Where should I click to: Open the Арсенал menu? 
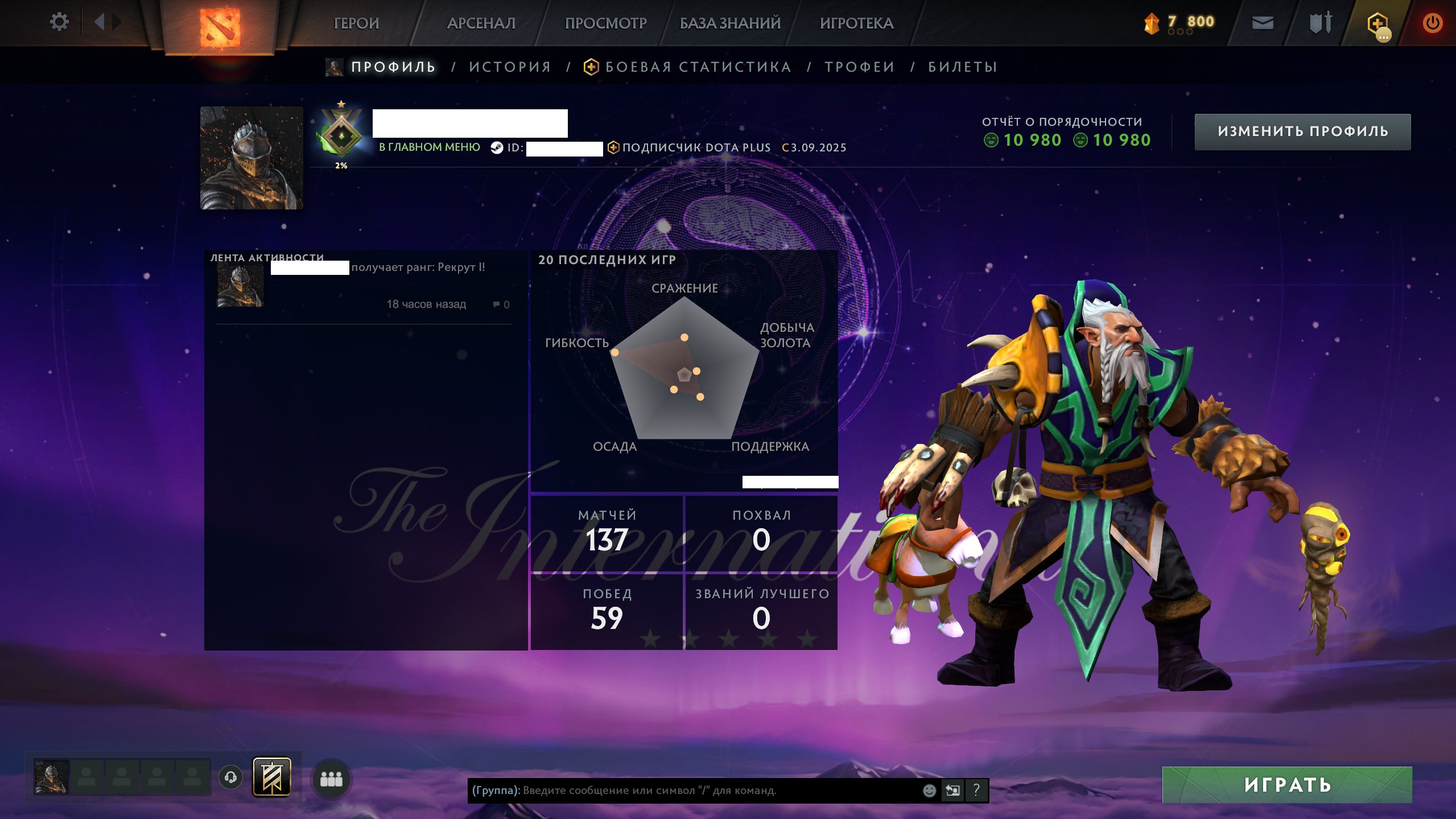tap(481, 23)
